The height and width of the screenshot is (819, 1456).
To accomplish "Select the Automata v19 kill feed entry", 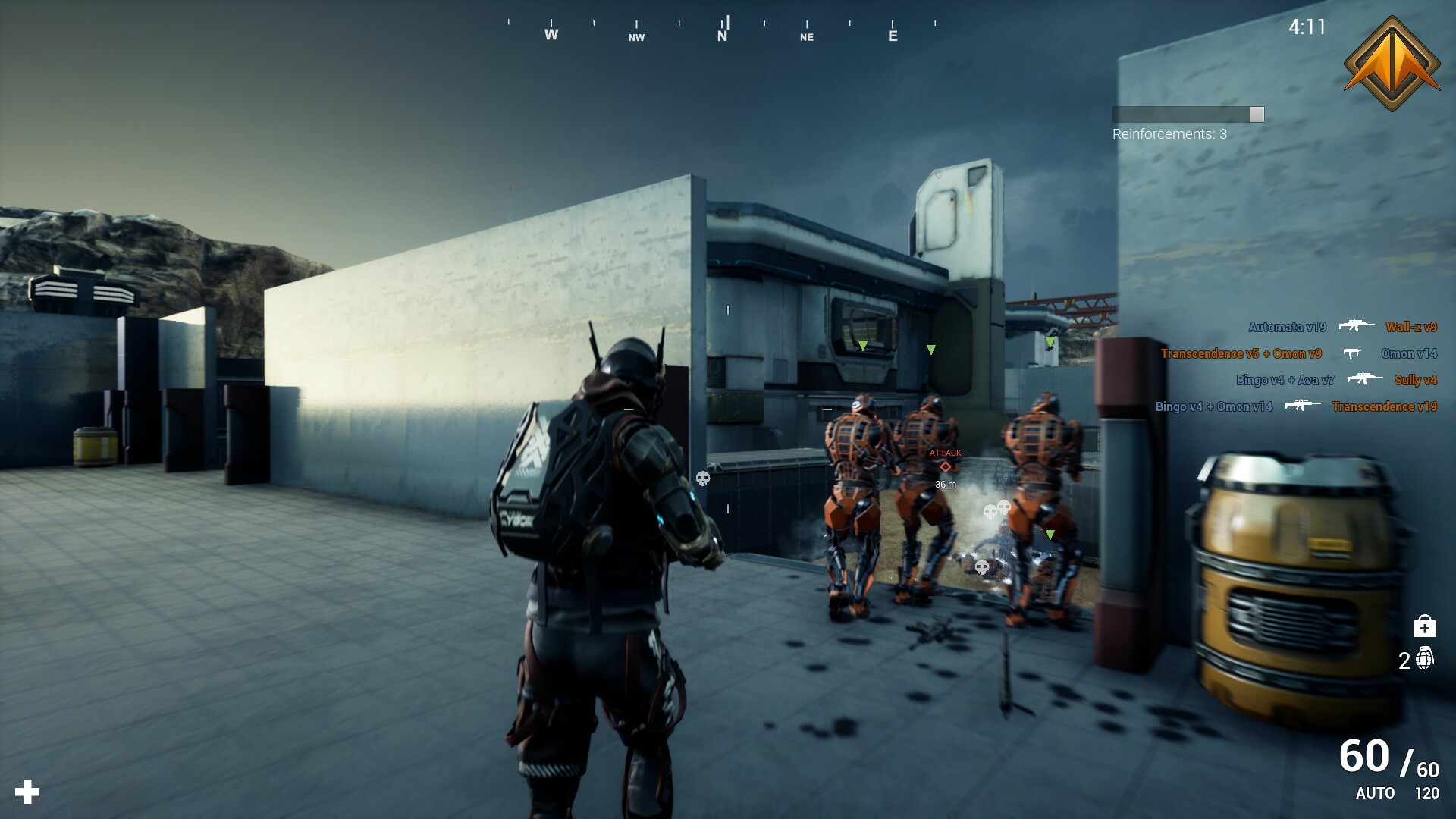I will 1286,327.
